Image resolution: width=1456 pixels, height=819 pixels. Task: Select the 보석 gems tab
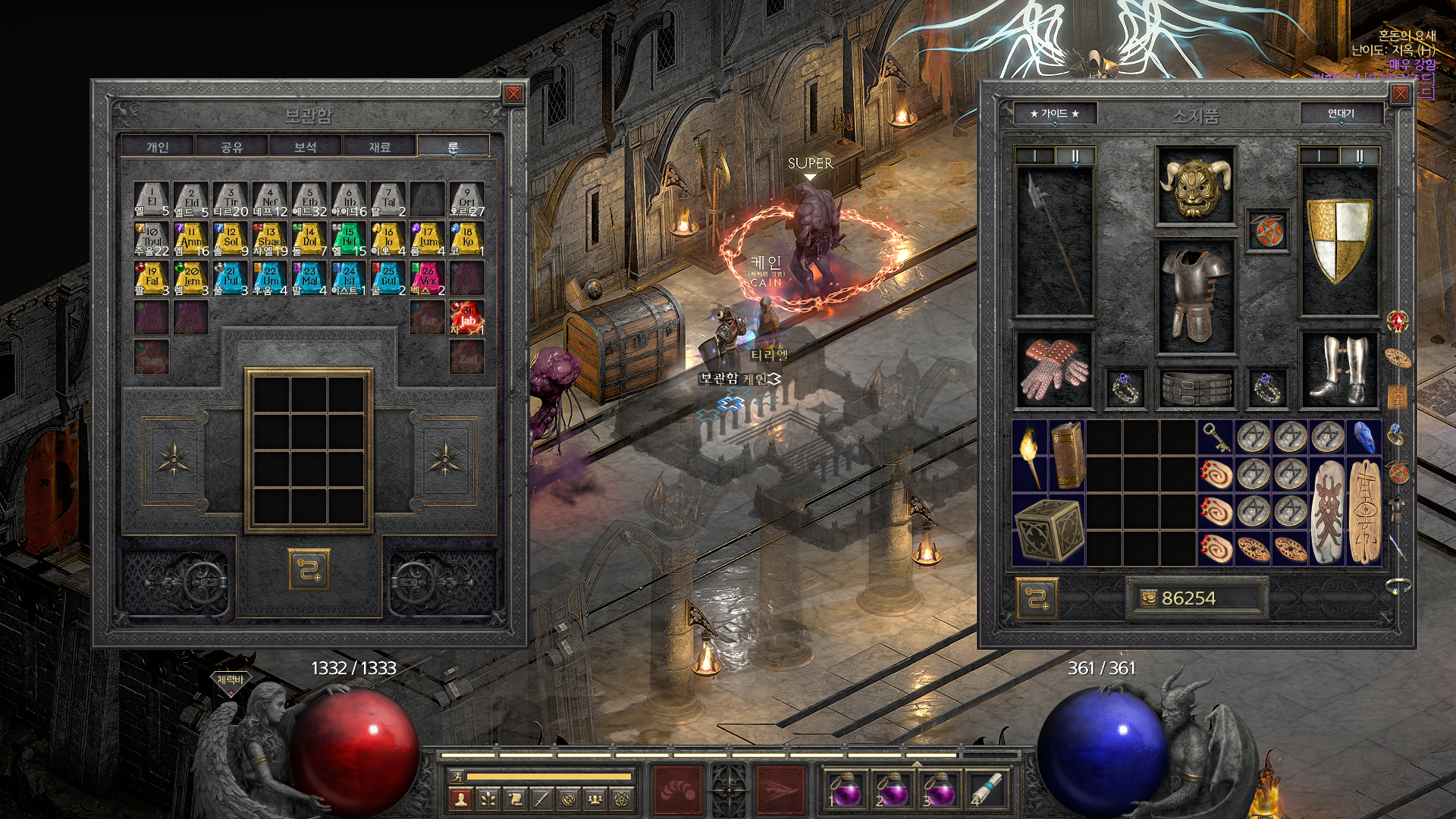coord(306,146)
